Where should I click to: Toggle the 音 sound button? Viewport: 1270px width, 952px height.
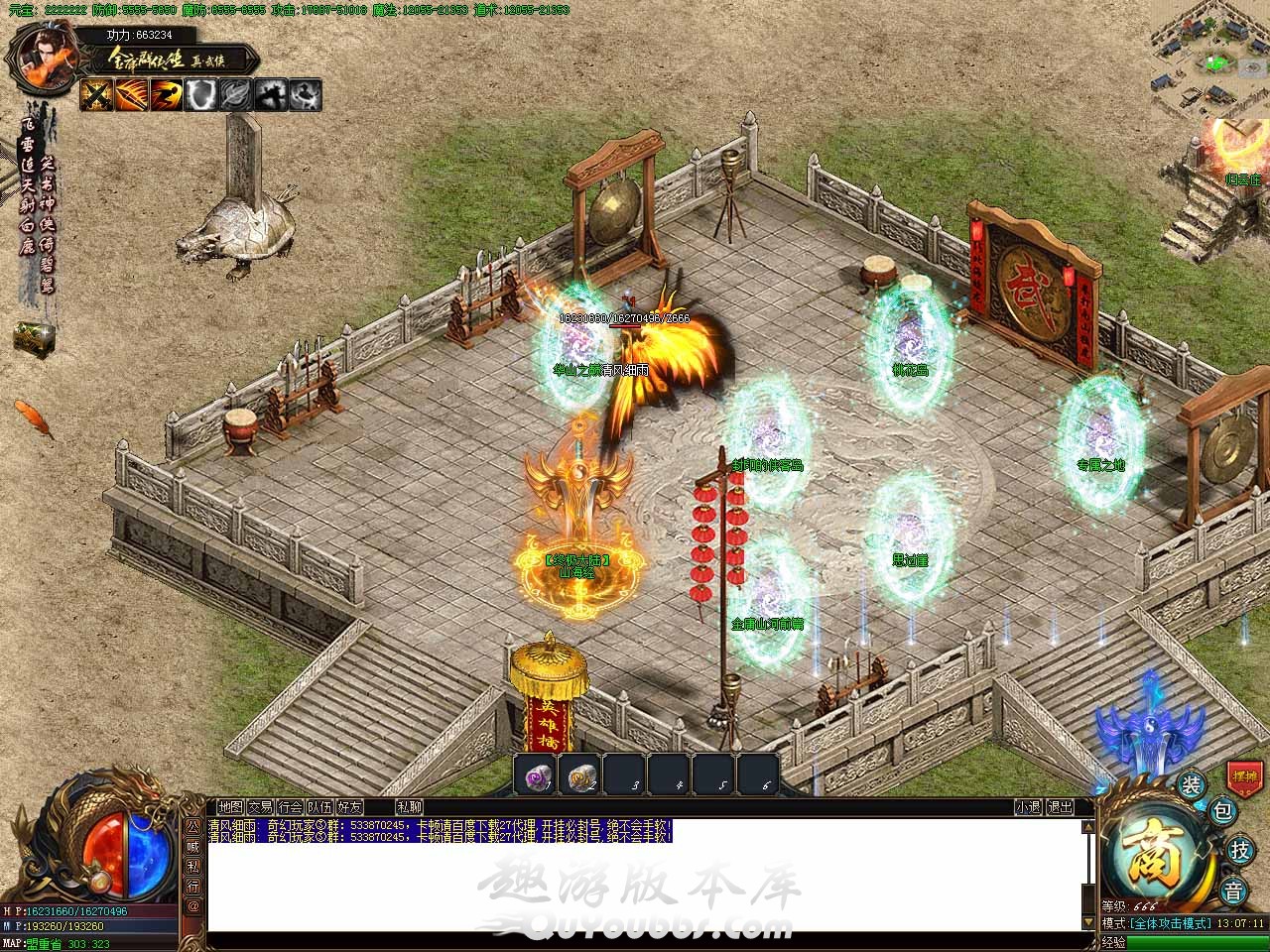point(1232,891)
